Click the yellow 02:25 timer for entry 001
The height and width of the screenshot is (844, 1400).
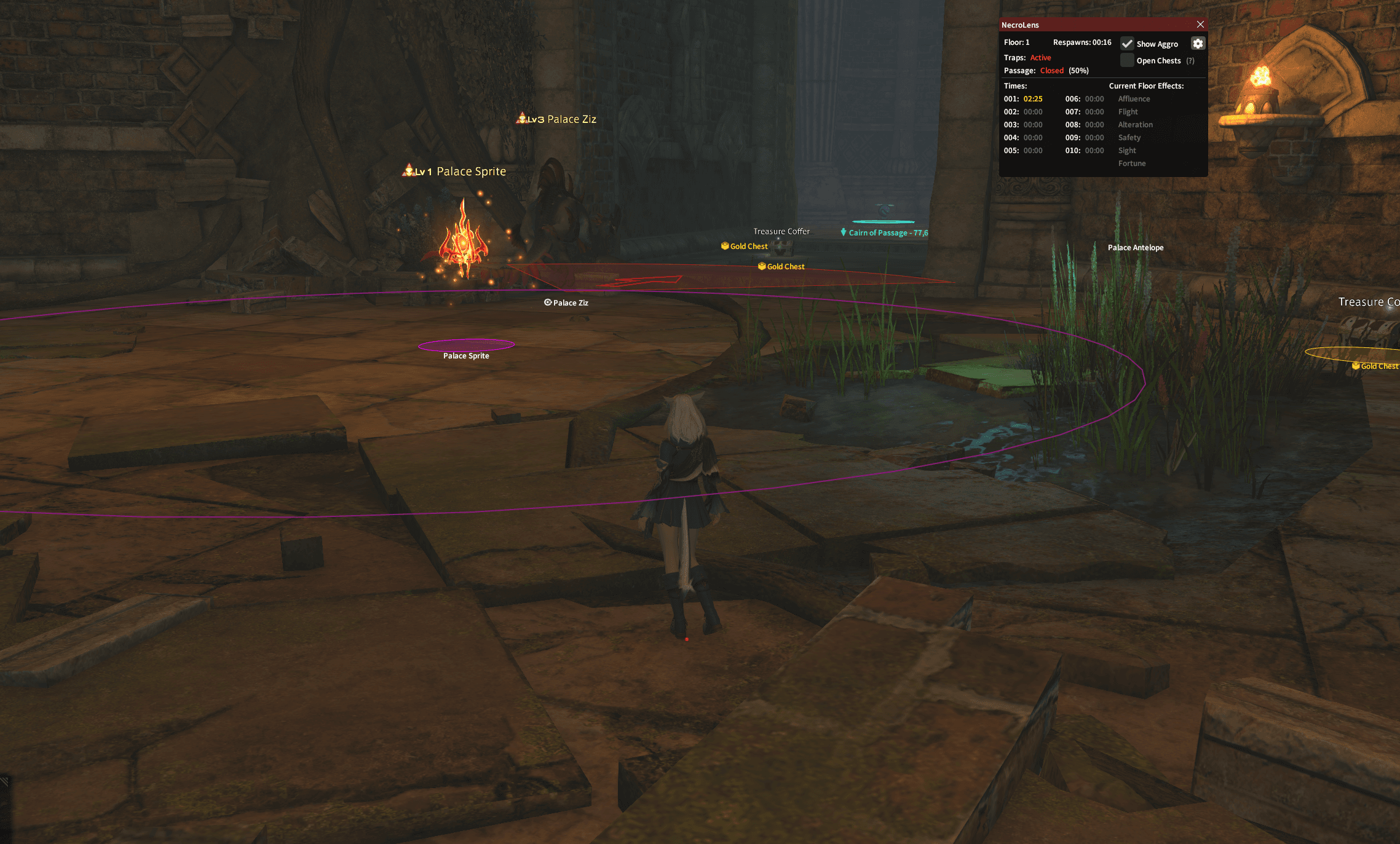coord(1034,98)
